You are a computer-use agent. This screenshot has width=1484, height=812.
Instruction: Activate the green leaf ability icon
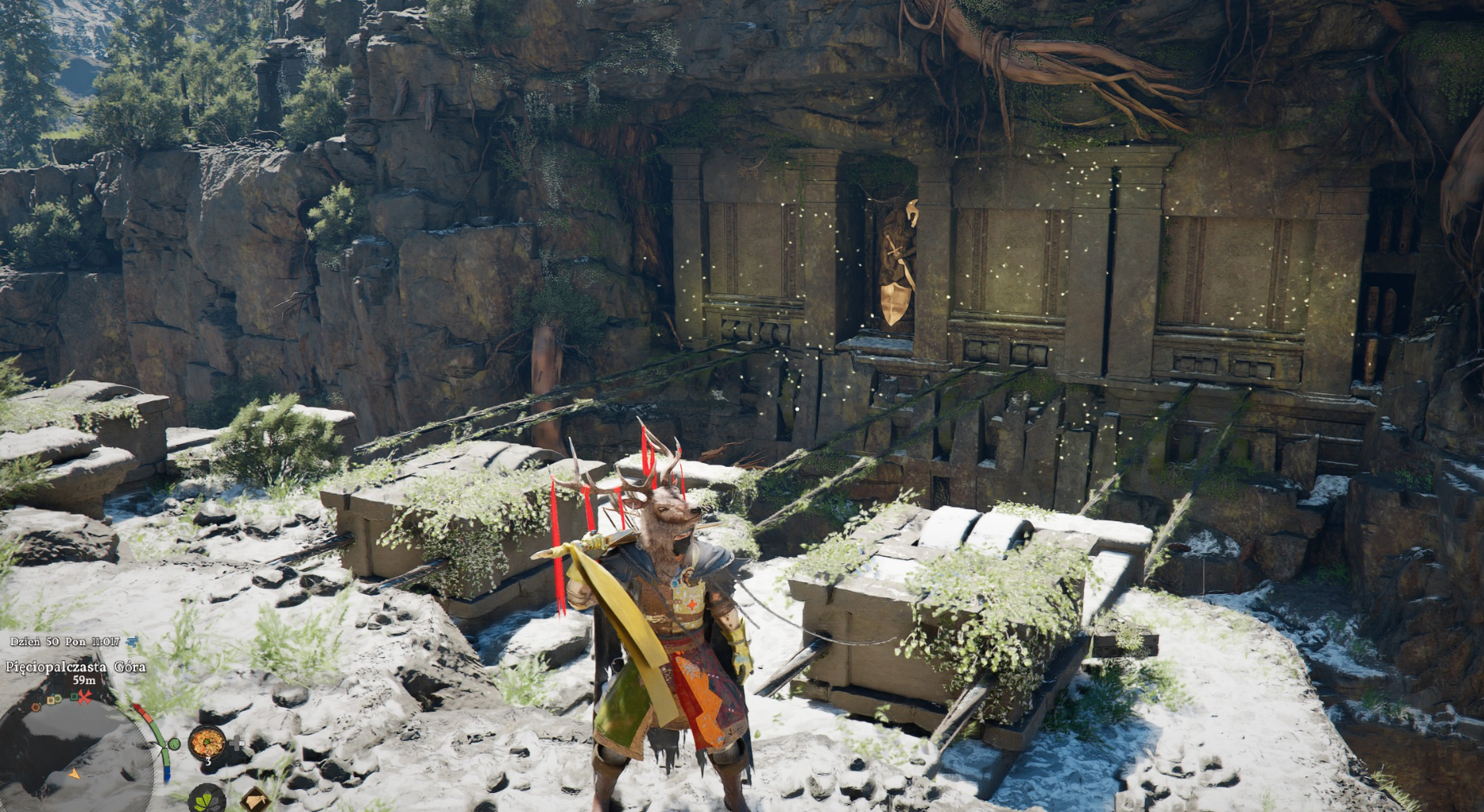pos(207,799)
